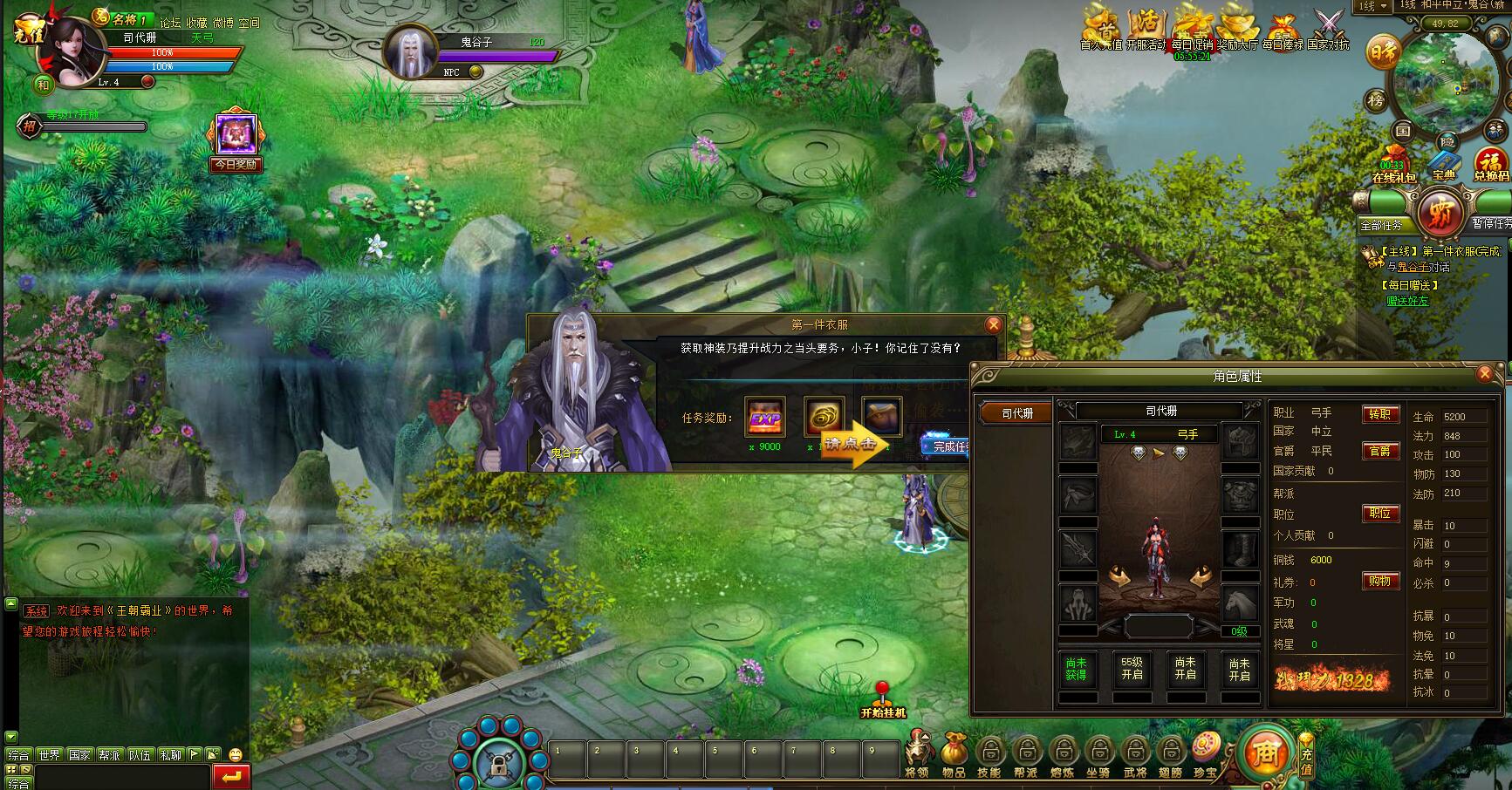Open the 物品 inventory bag icon
The image size is (1512, 790).
[x=954, y=755]
